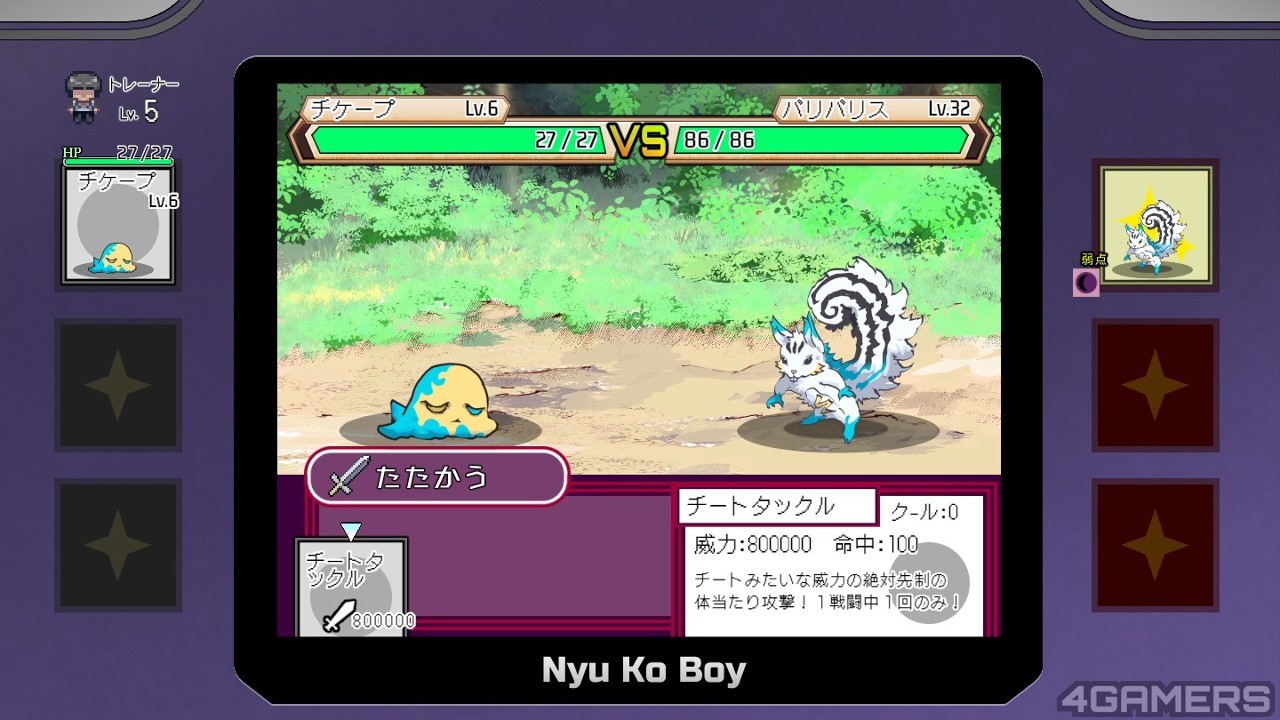
Task: Click the moon weakness icon
Action: [x=1086, y=283]
